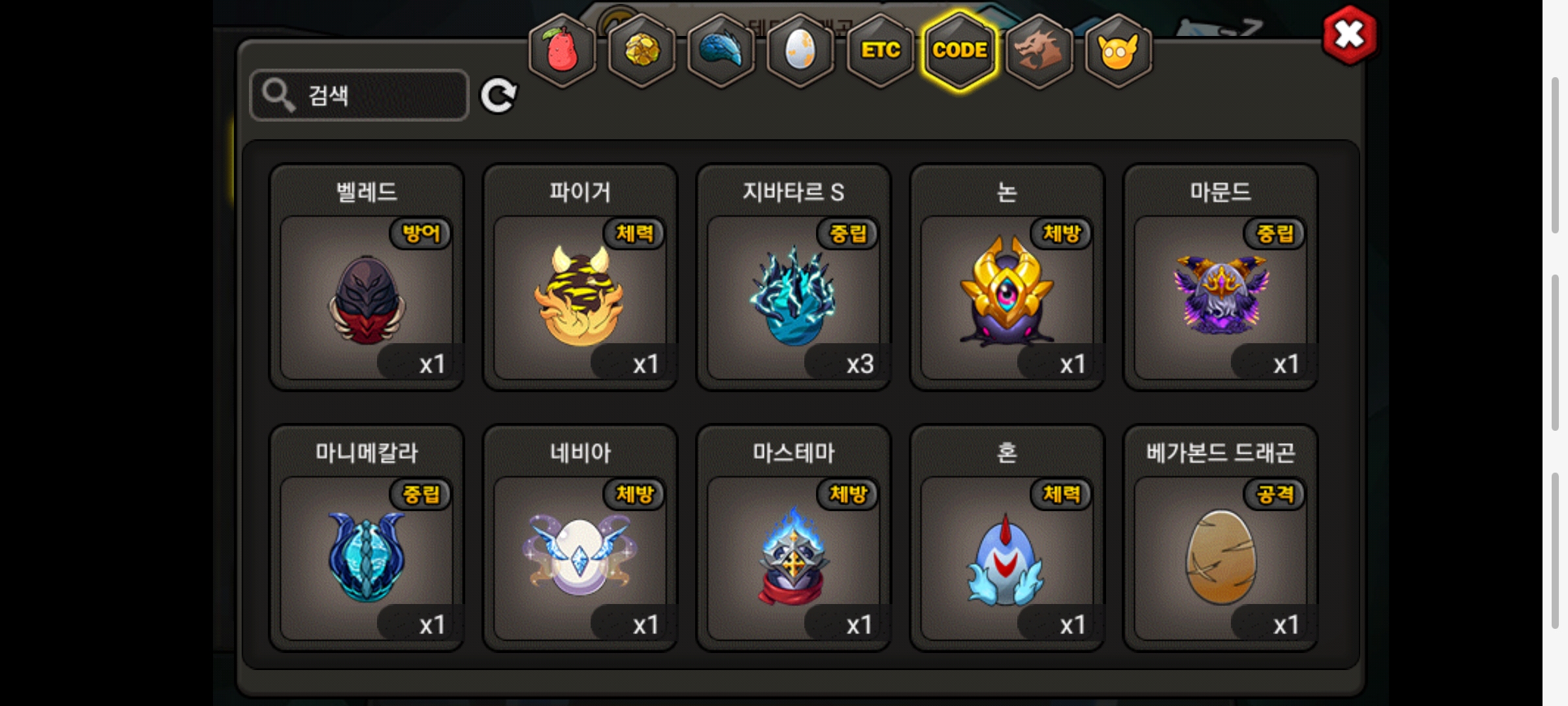Screen dimensions: 1568x706
Task: Switch to the red fruit food tab
Action: pyautogui.click(x=562, y=50)
